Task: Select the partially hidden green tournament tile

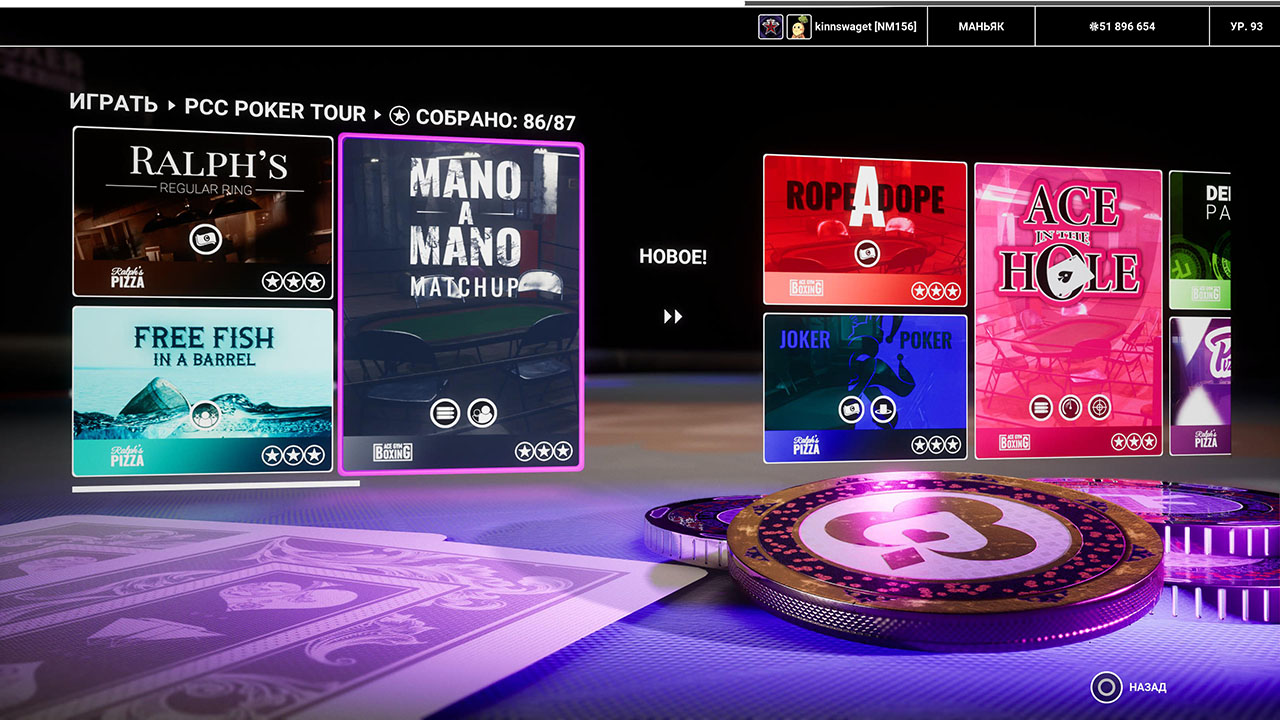Action: coord(1199,240)
